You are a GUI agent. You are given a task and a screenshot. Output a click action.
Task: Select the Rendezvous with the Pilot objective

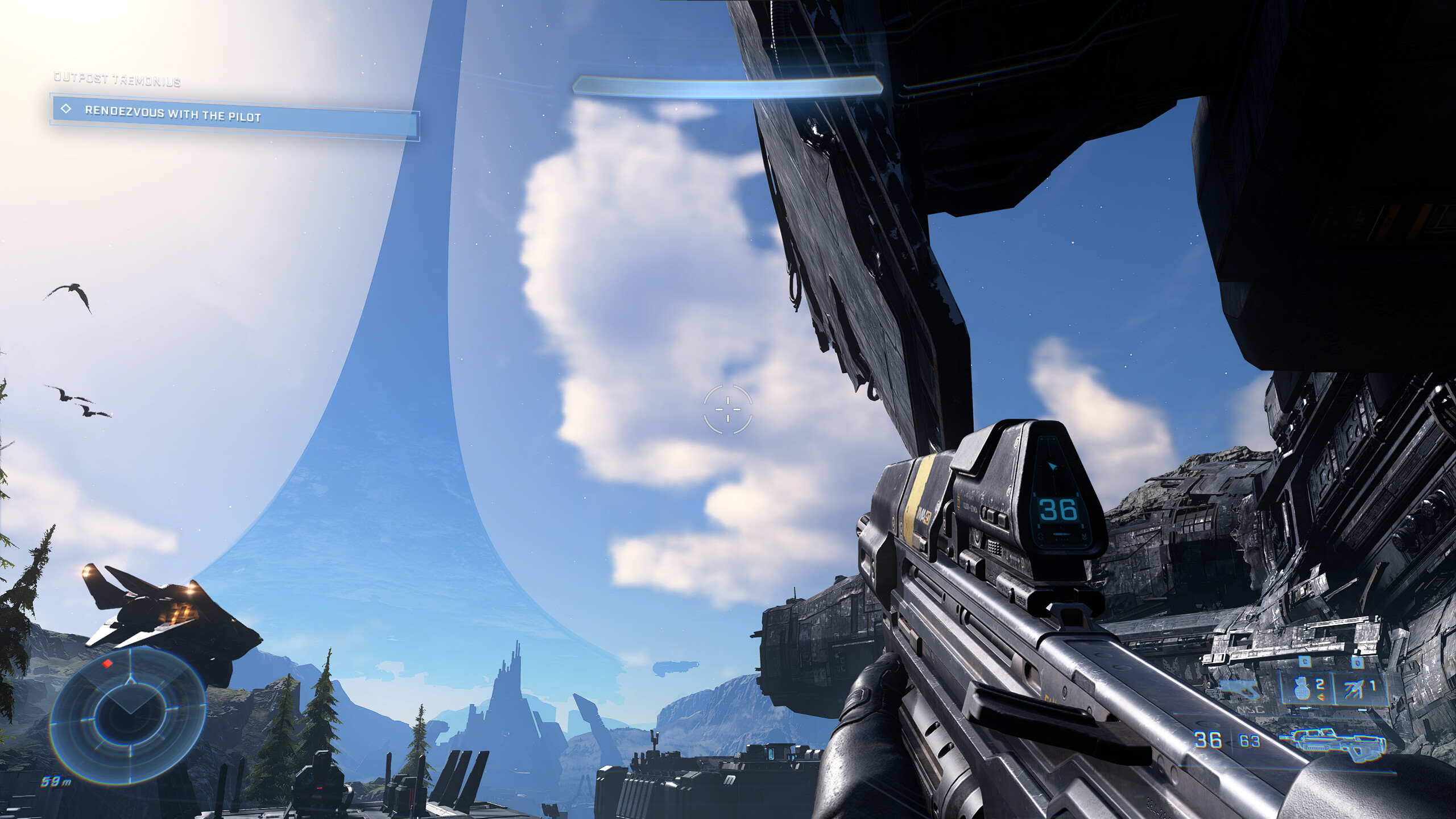[x=234, y=116]
